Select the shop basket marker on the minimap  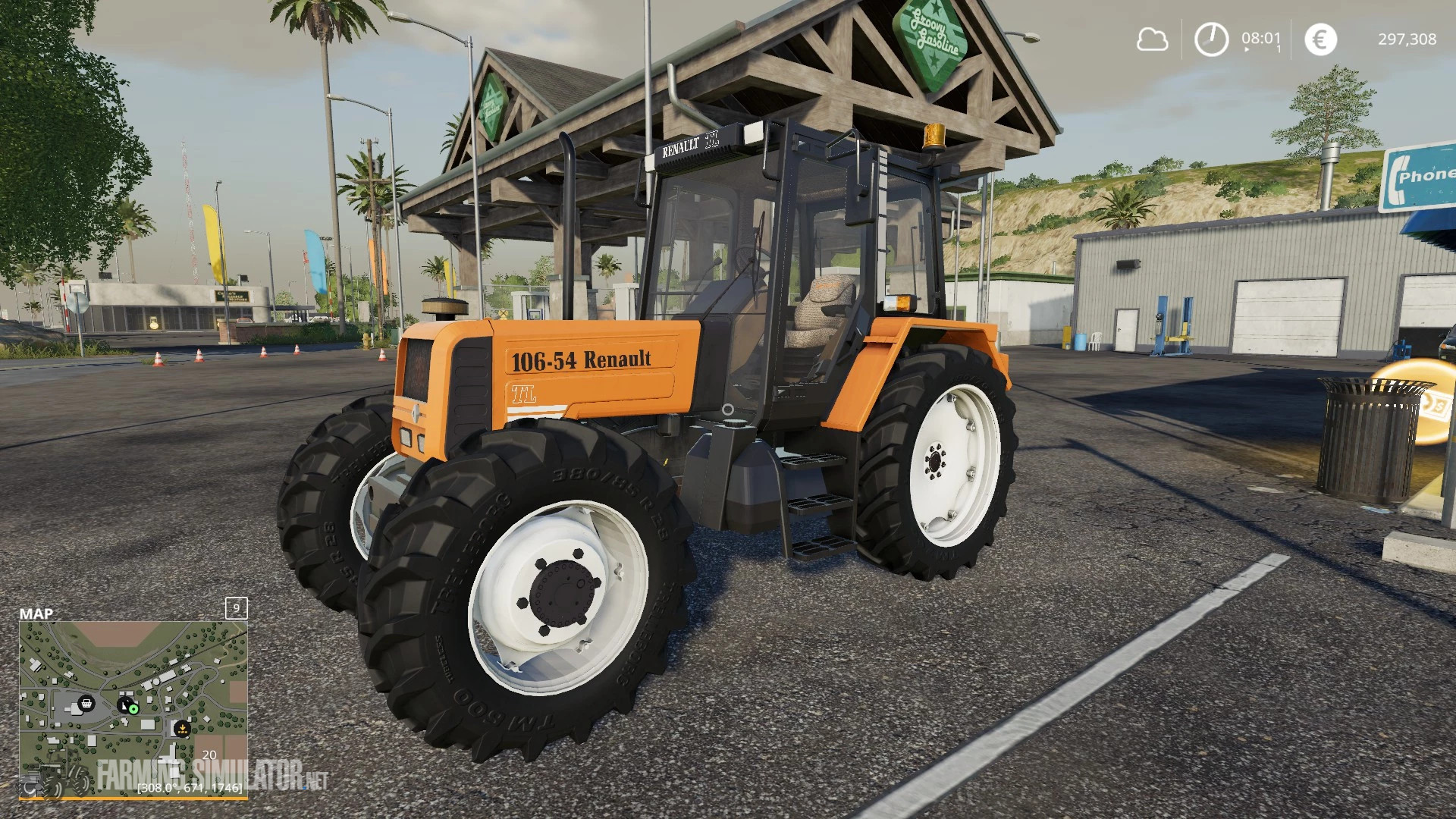(86, 704)
